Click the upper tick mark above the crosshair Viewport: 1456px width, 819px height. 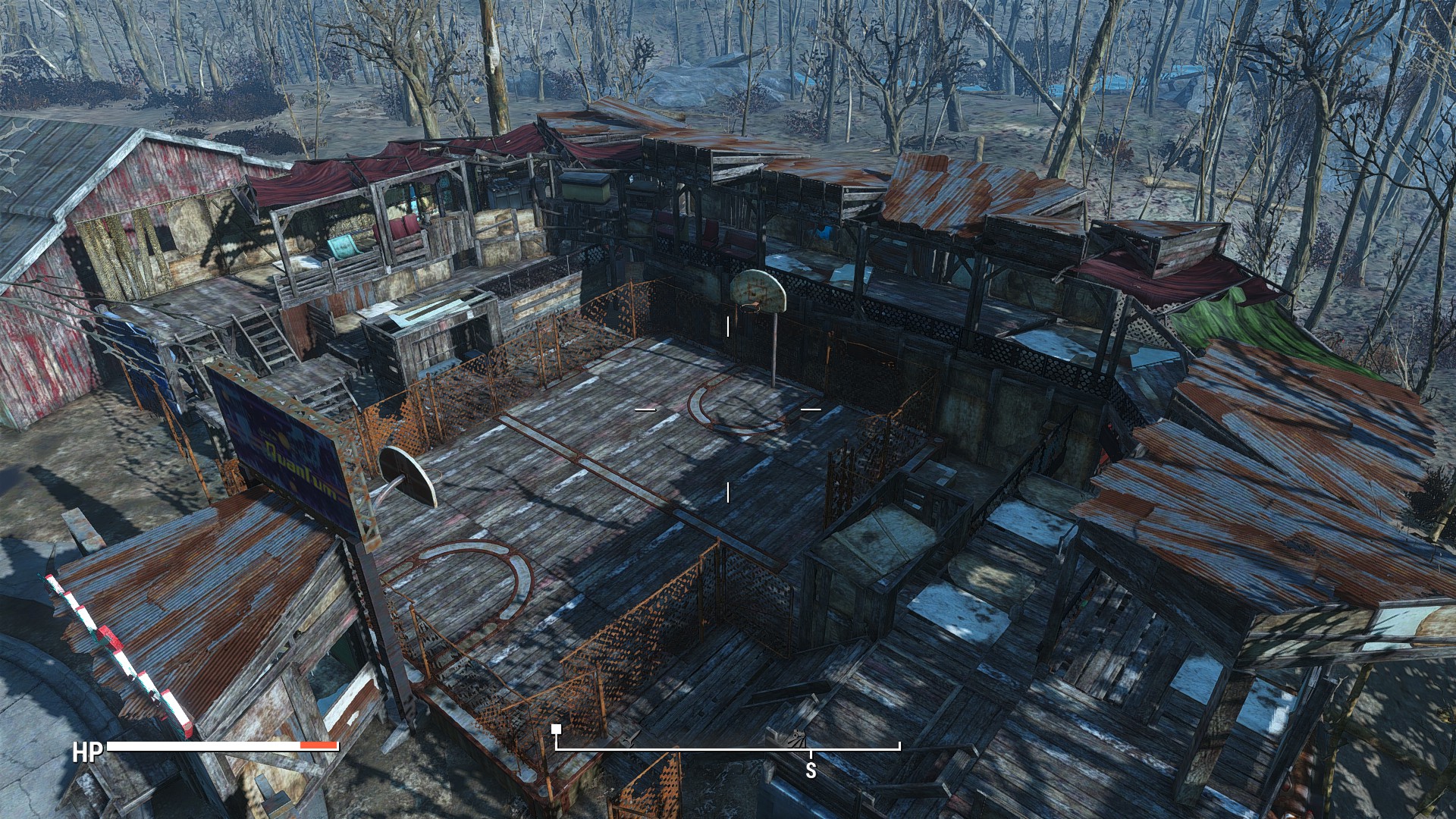tap(730, 326)
